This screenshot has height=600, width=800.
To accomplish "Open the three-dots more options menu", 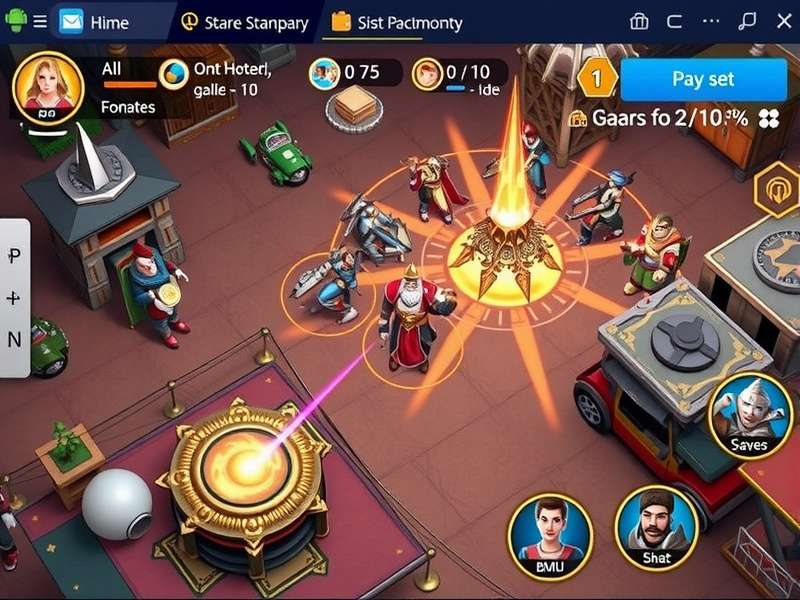I will 711,22.
